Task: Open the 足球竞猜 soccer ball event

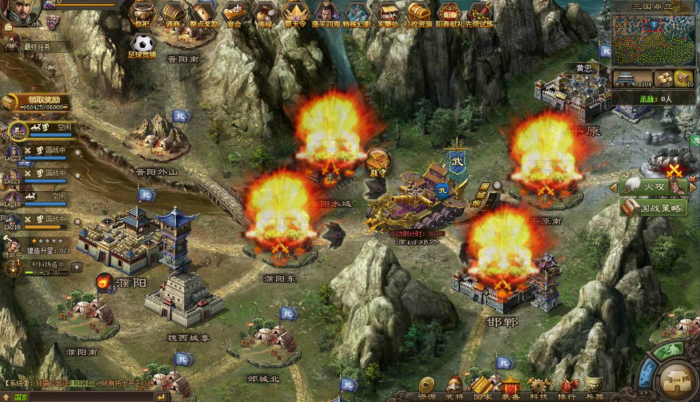Action: click(x=142, y=44)
